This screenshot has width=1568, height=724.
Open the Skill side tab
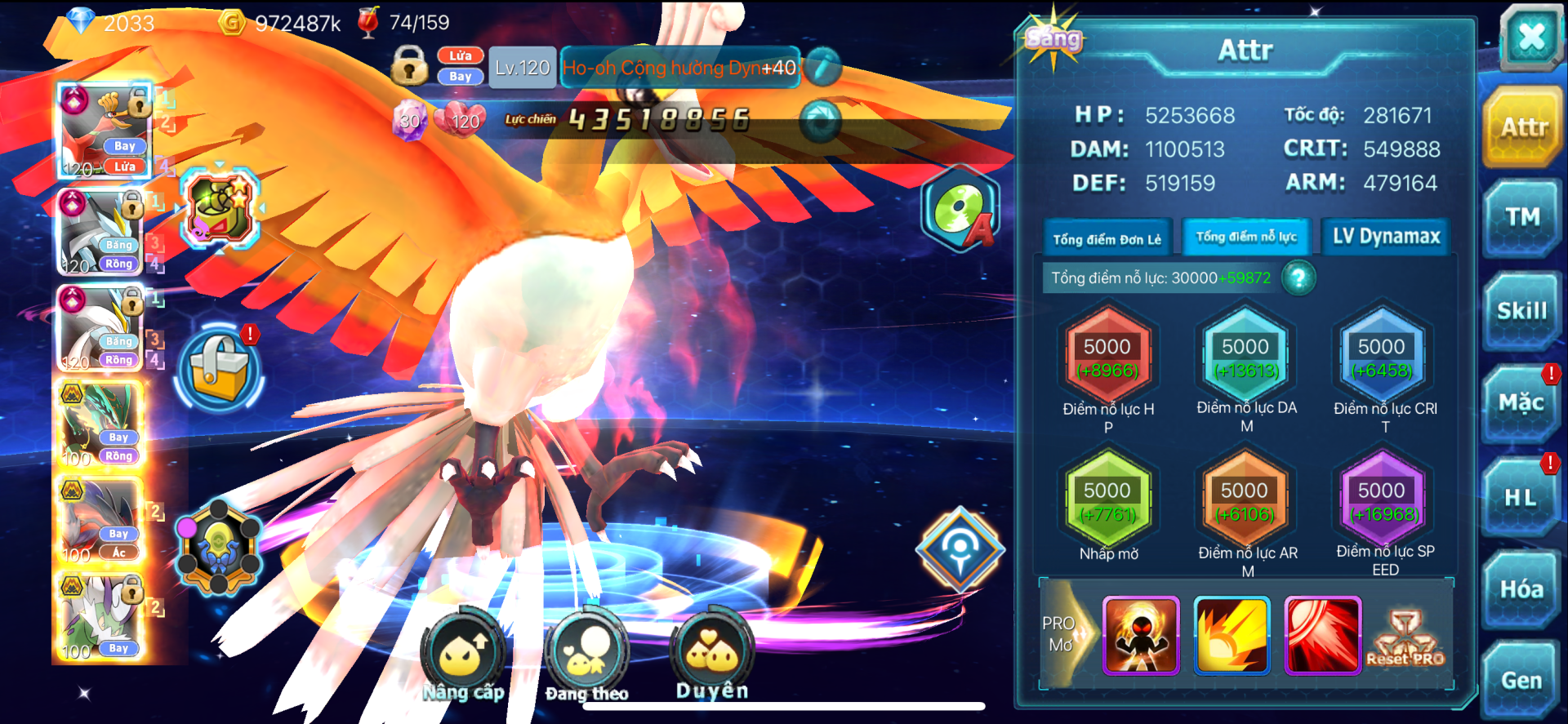pyautogui.click(x=1522, y=311)
